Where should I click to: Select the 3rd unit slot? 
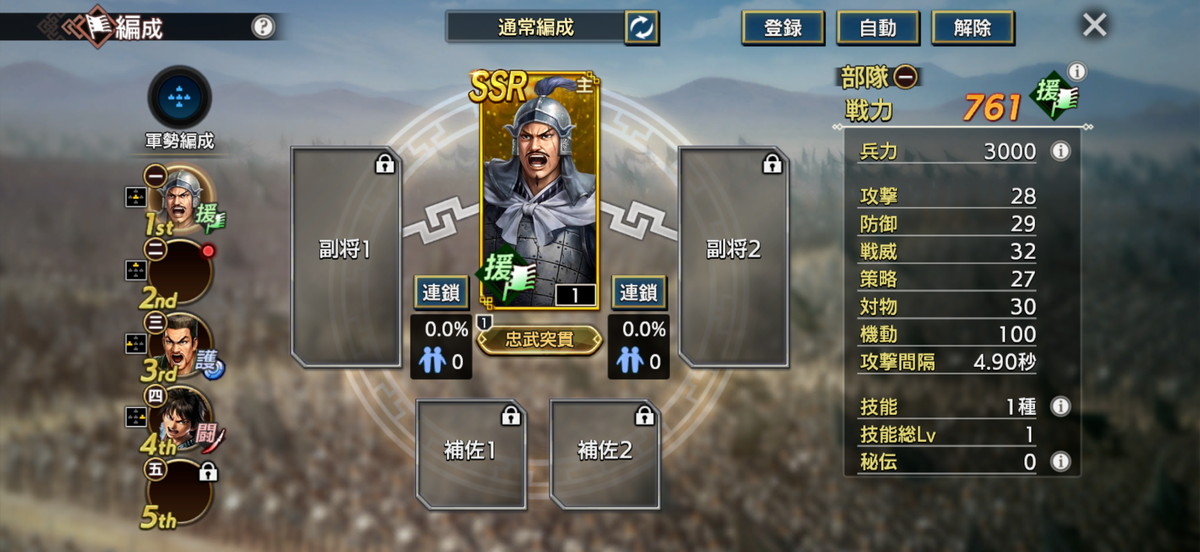tap(180, 346)
